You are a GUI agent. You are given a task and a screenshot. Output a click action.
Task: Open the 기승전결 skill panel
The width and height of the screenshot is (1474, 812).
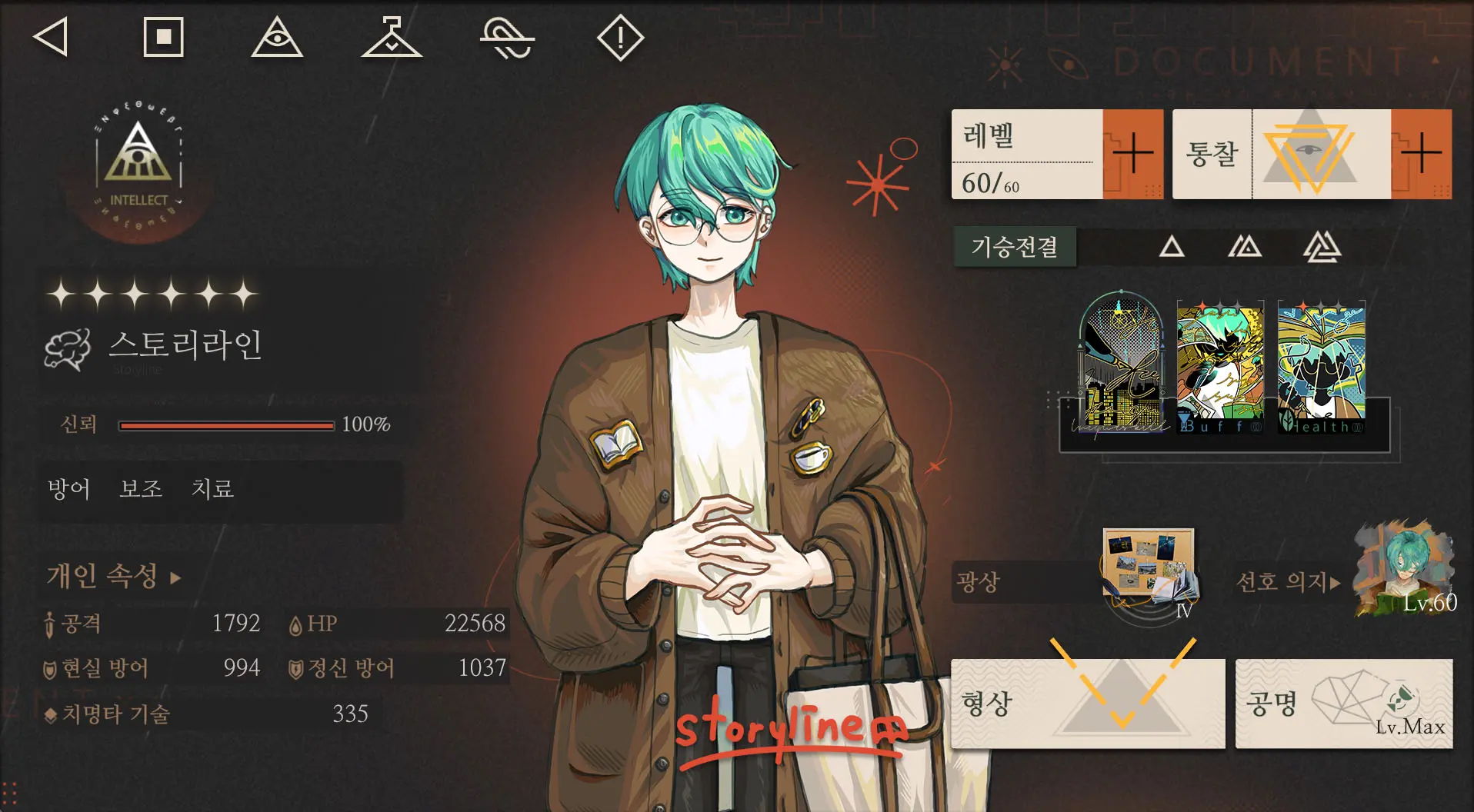coord(1014,248)
